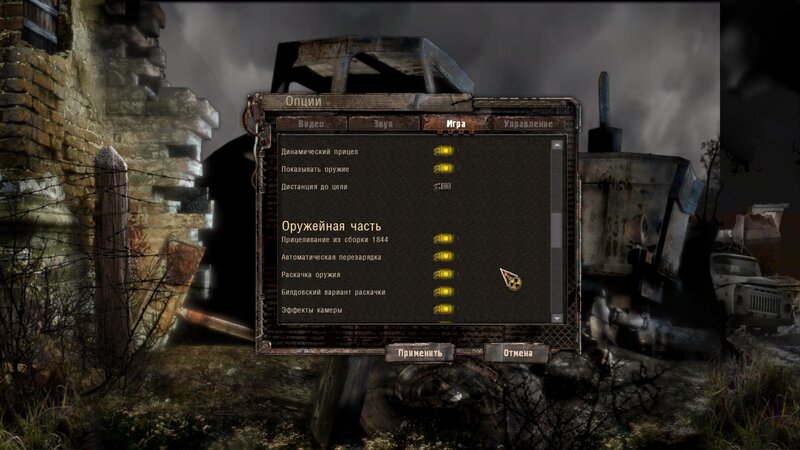The image size is (800, 450).
Task: Toggle Показывать оружие setting
Action: [443, 169]
